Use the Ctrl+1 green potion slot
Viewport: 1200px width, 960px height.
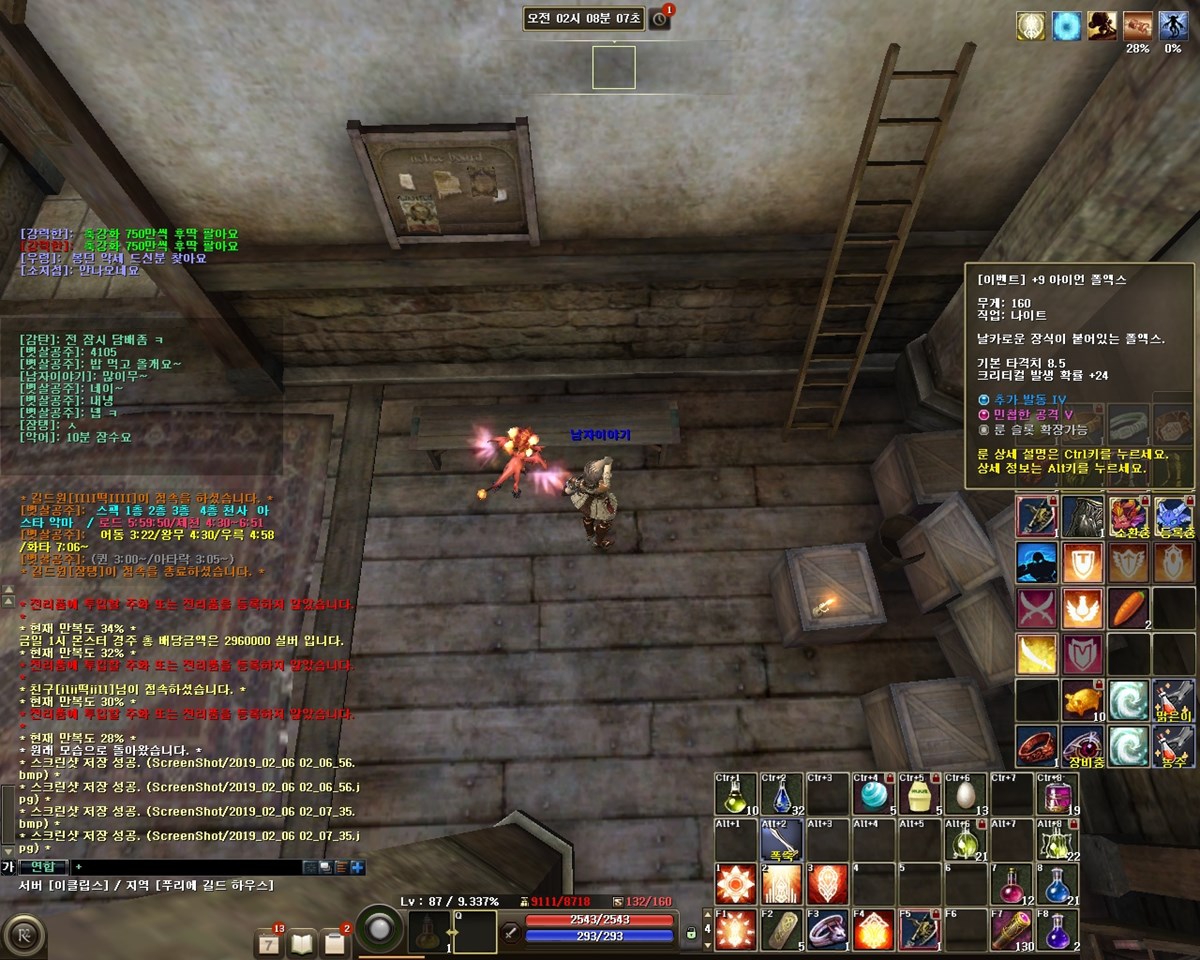pos(735,794)
